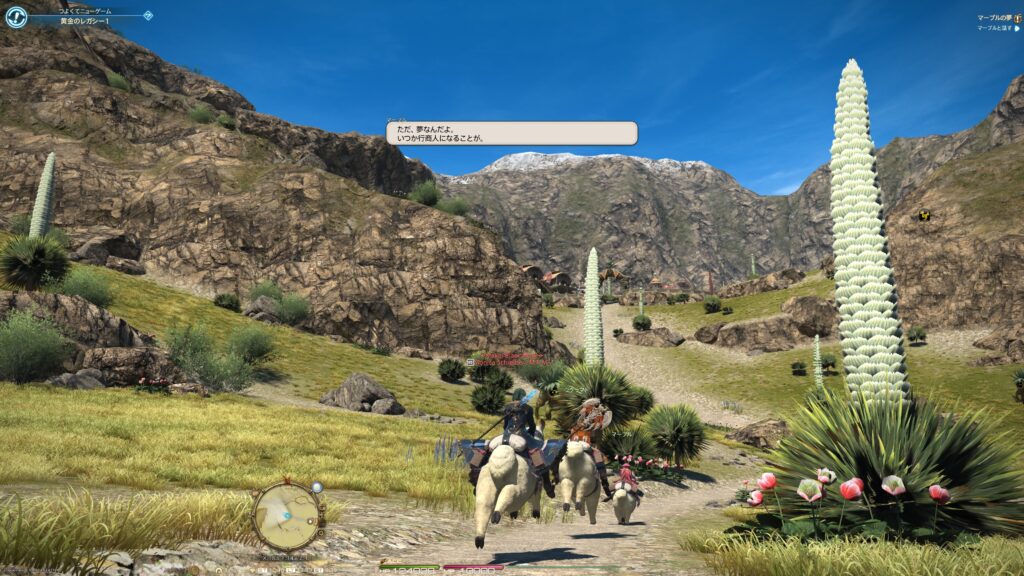1024x576 pixels.
Task: Select the マーブルと話す quest objective
Action: click(x=995, y=28)
